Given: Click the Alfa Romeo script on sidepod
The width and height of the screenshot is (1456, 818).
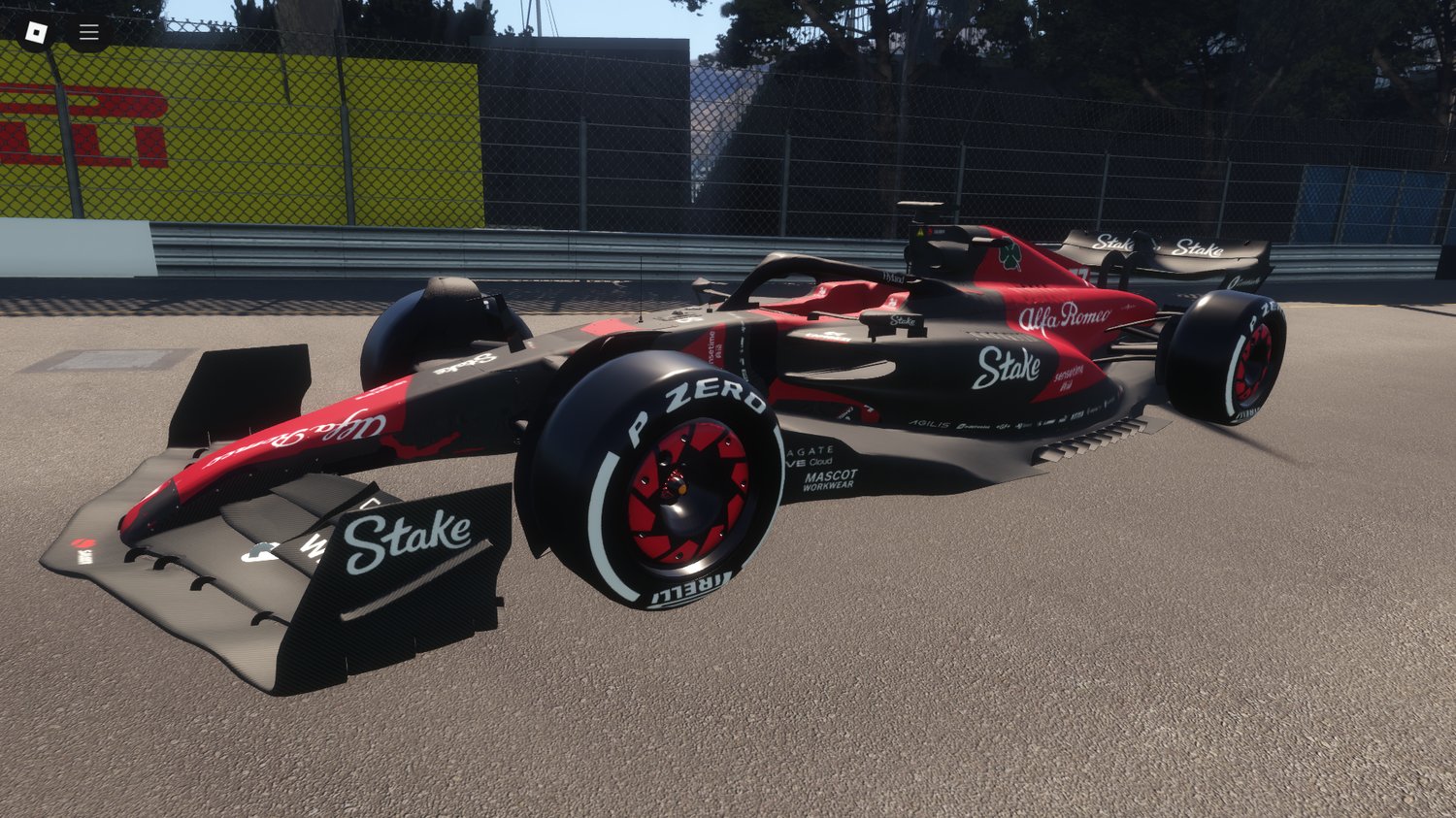Looking at the screenshot, I should click(x=1066, y=314).
